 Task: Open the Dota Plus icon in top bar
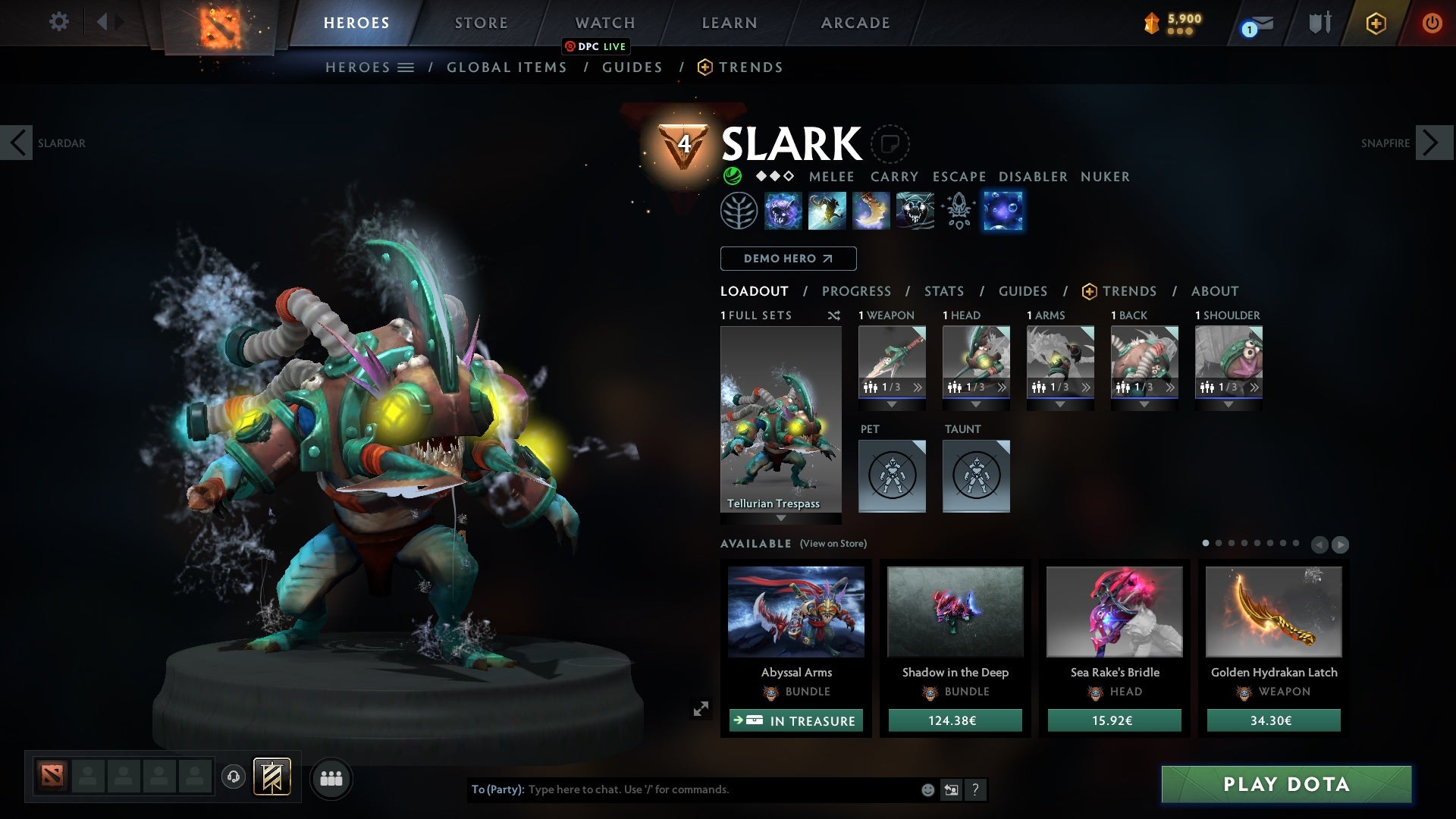[1375, 23]
